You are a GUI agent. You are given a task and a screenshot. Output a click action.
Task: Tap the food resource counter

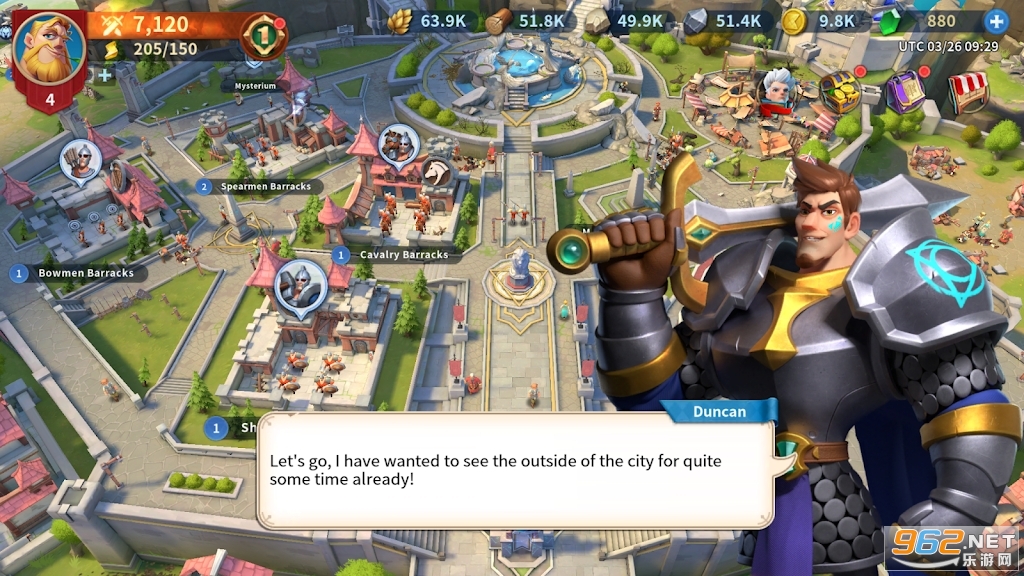point(428,21)
